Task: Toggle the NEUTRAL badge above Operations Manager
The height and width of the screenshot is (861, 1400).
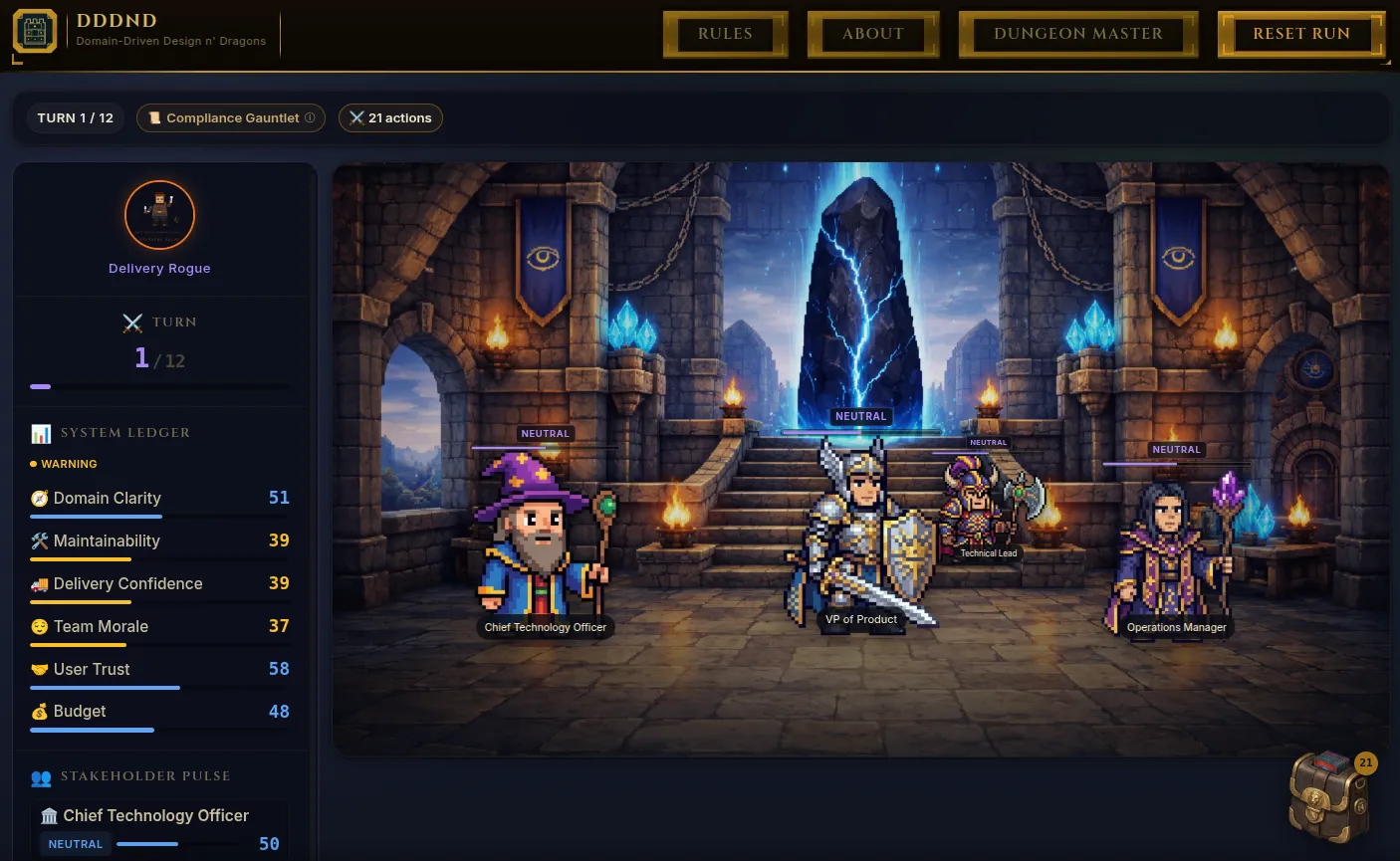Action: click(x=1176, y=449)
